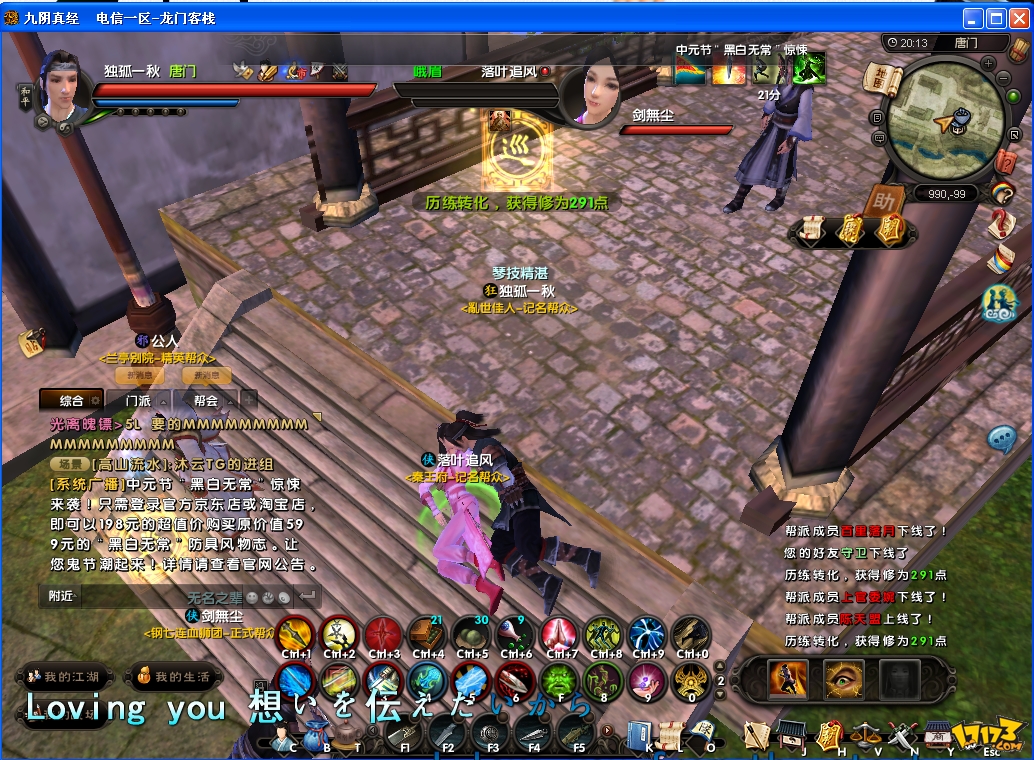Switch to the 帮会 chat tab

pyautogui.click(x=205, y=400)
